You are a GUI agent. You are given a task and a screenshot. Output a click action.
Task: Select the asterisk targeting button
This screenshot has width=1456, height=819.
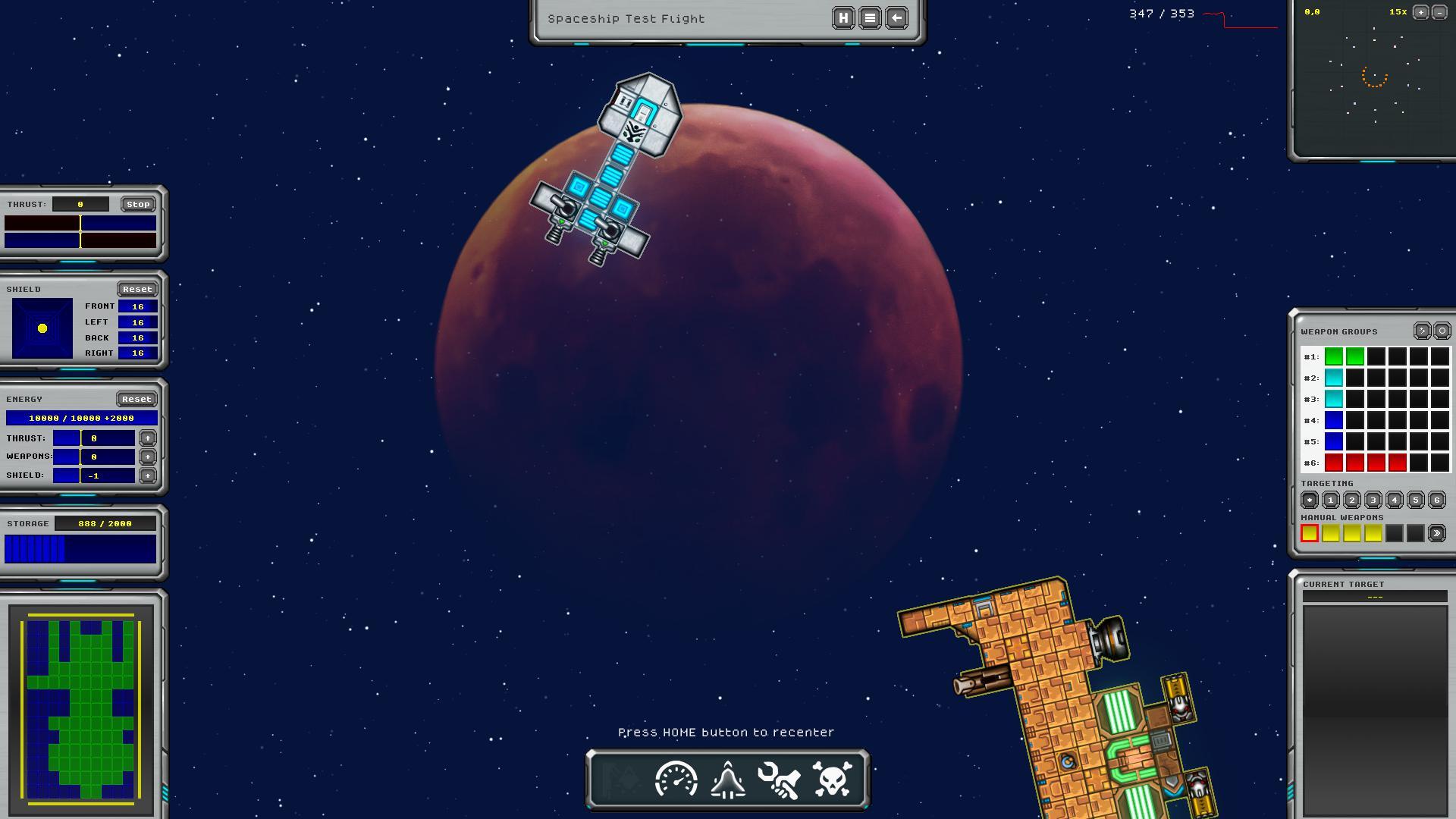(1310, 500)
